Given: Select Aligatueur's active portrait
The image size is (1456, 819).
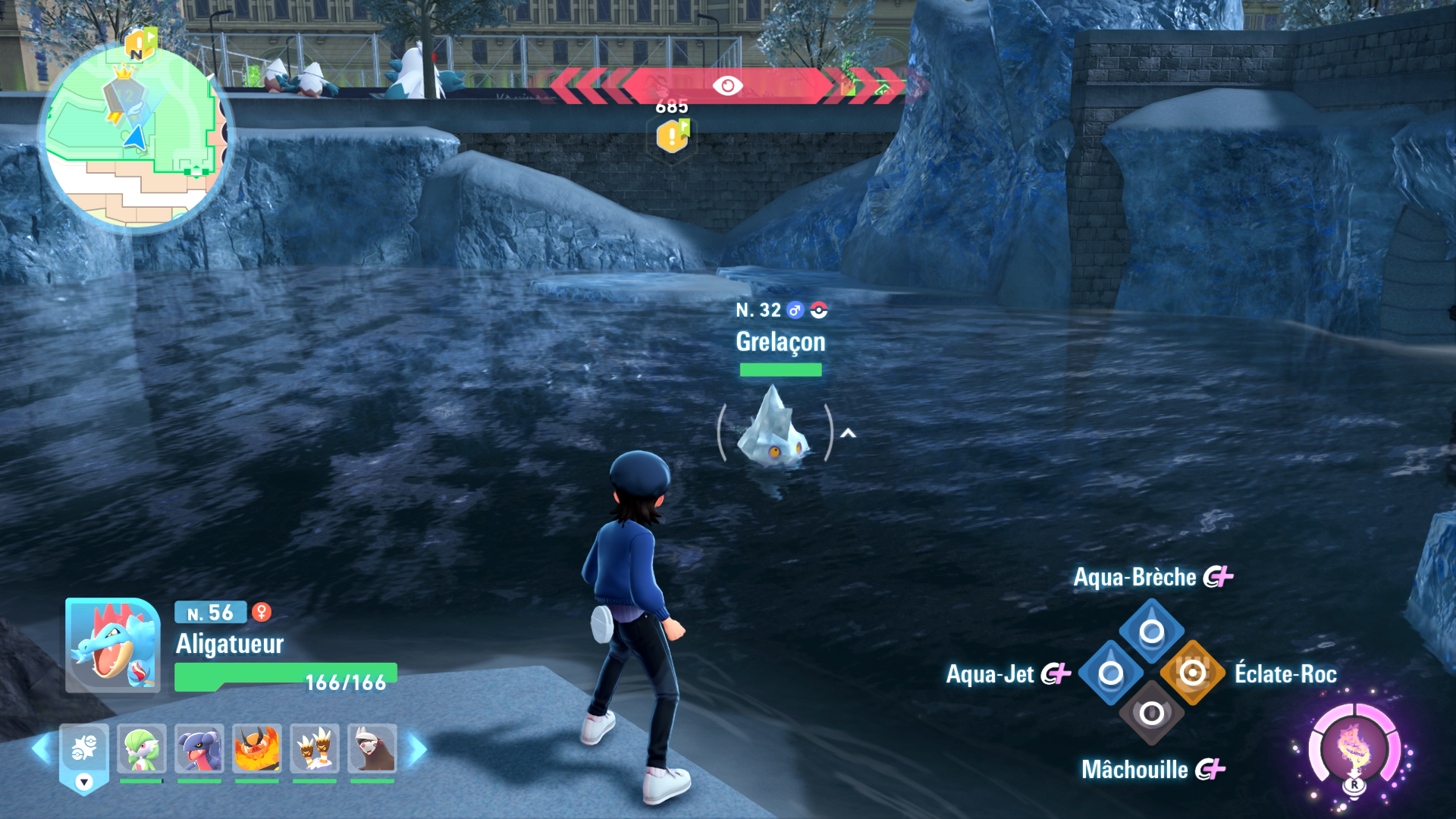Looking at the screenshot, I should pos(112,645).
